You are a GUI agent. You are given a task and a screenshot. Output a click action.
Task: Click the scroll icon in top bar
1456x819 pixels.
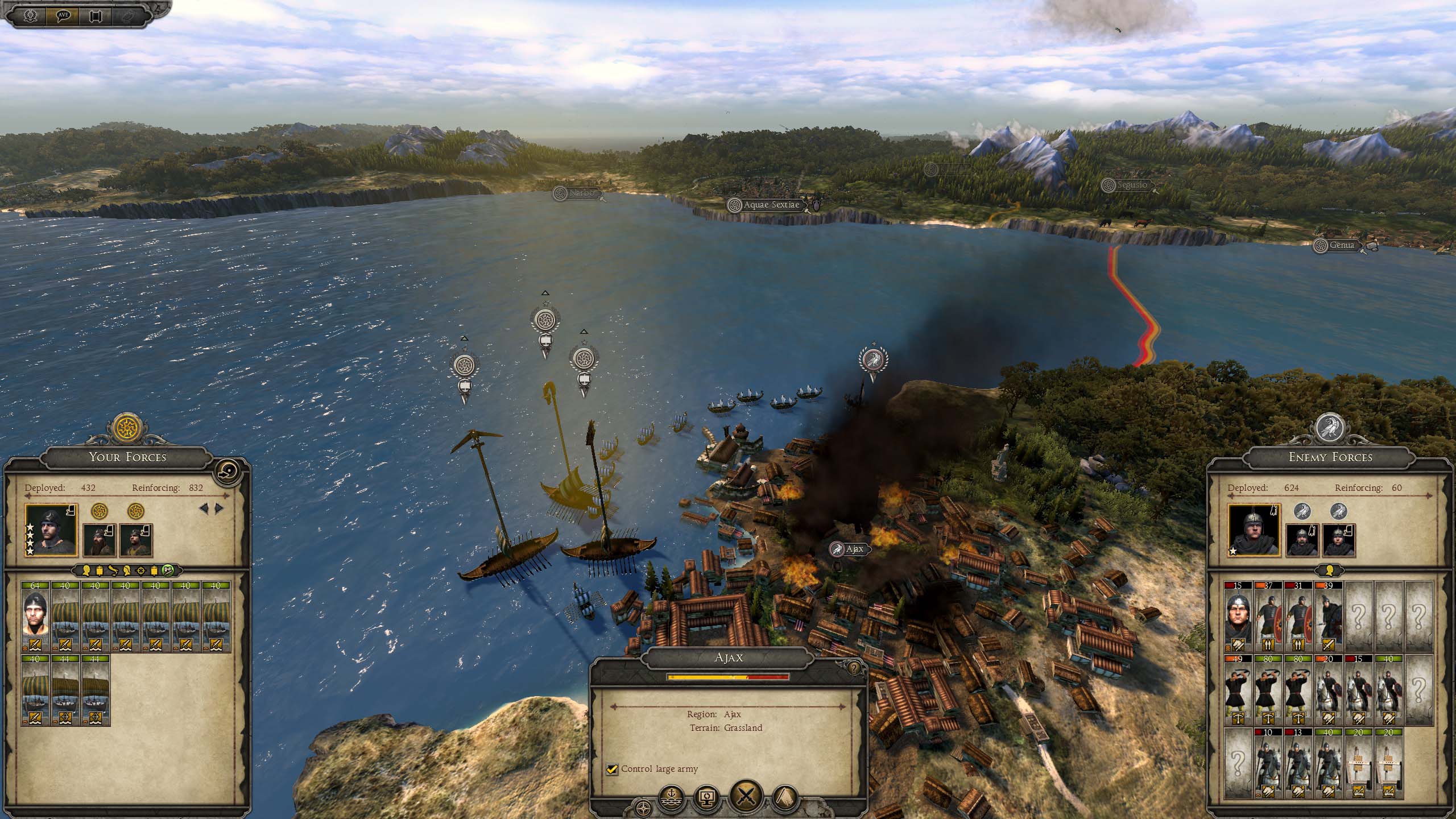tap(96, 15)
